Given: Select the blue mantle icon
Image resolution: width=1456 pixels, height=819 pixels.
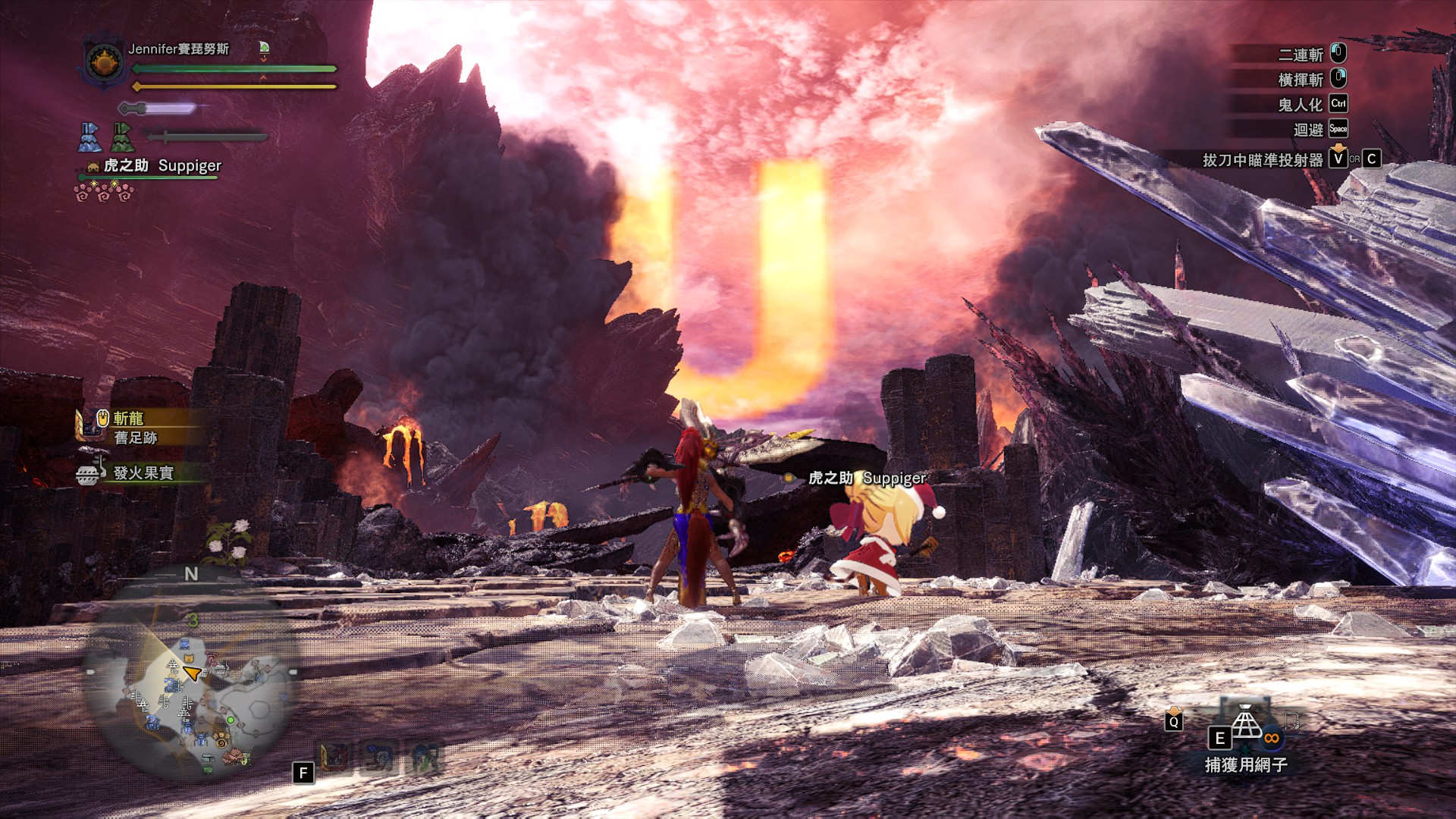Looking at the screenshot, I should (x=90, y=137).
